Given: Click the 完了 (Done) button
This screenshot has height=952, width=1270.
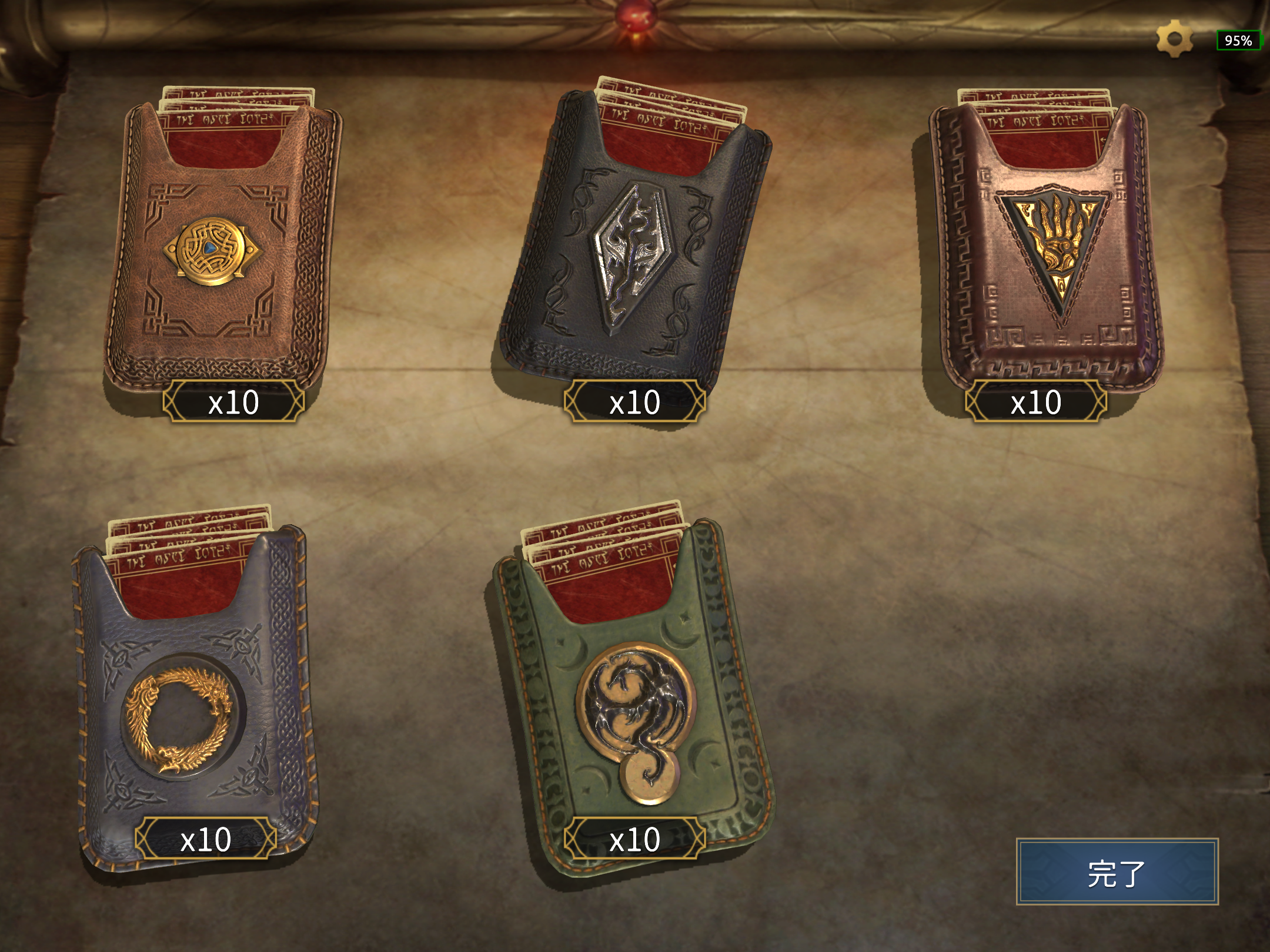Looking at the screenshot, I should 1117,871.
